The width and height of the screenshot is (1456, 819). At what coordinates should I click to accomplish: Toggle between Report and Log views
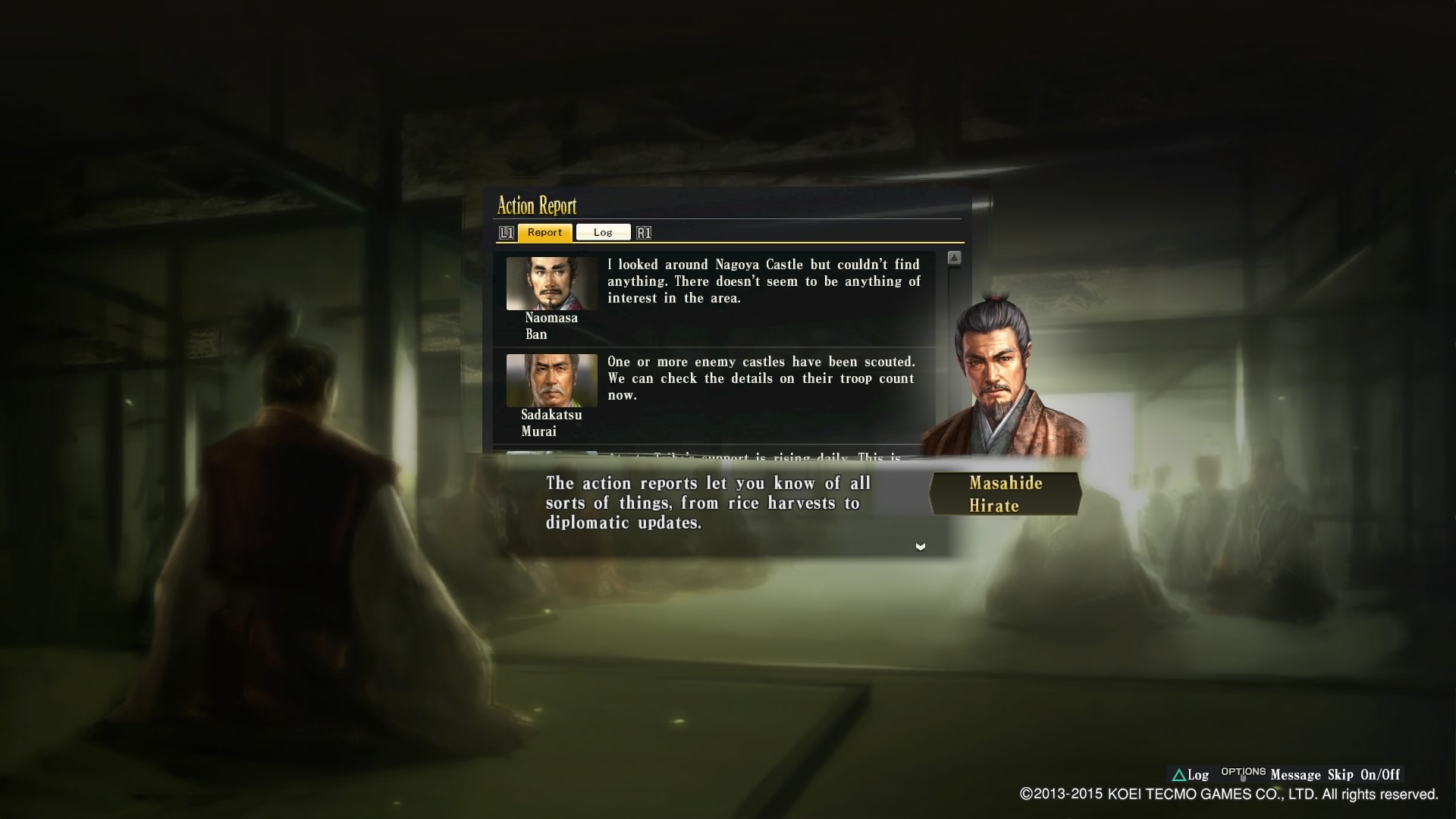603,232
